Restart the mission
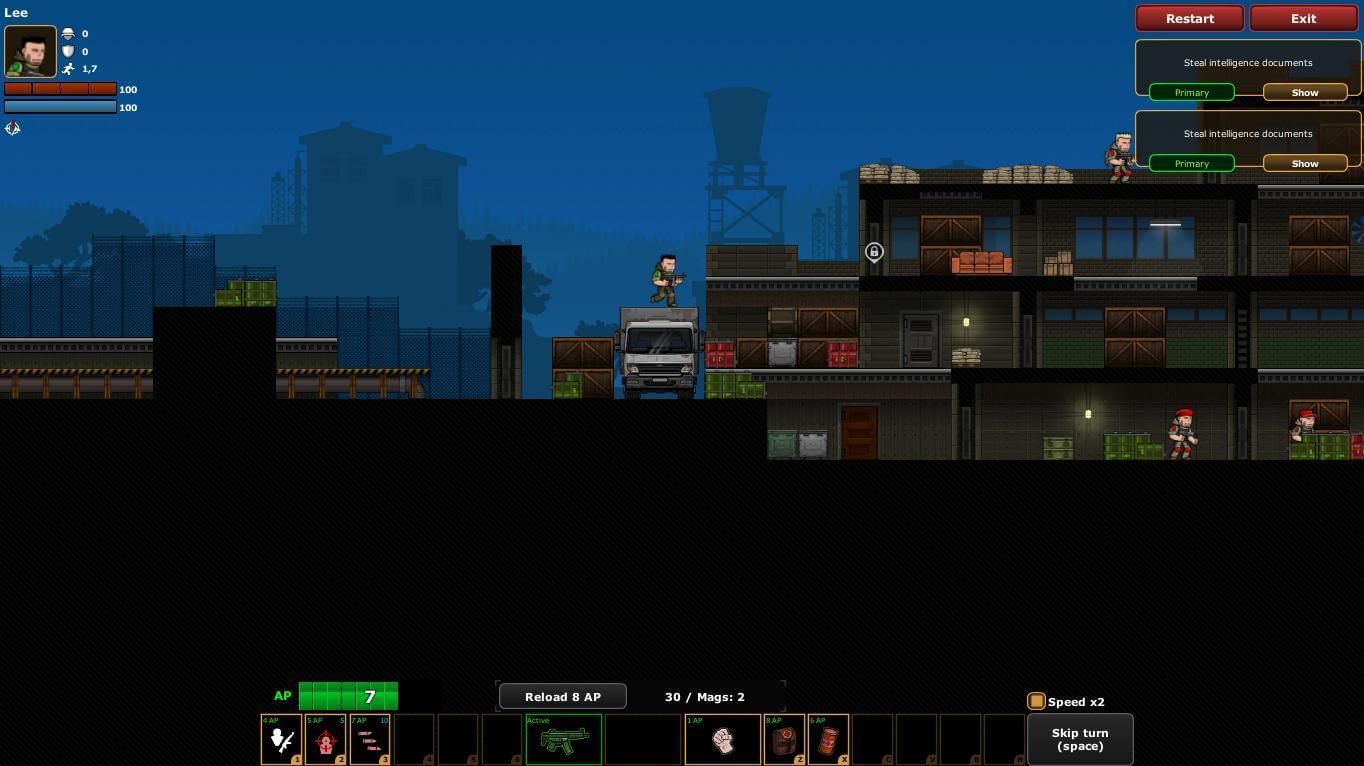Screen dimensions: 1364x766 click(x=1189, y=18)
